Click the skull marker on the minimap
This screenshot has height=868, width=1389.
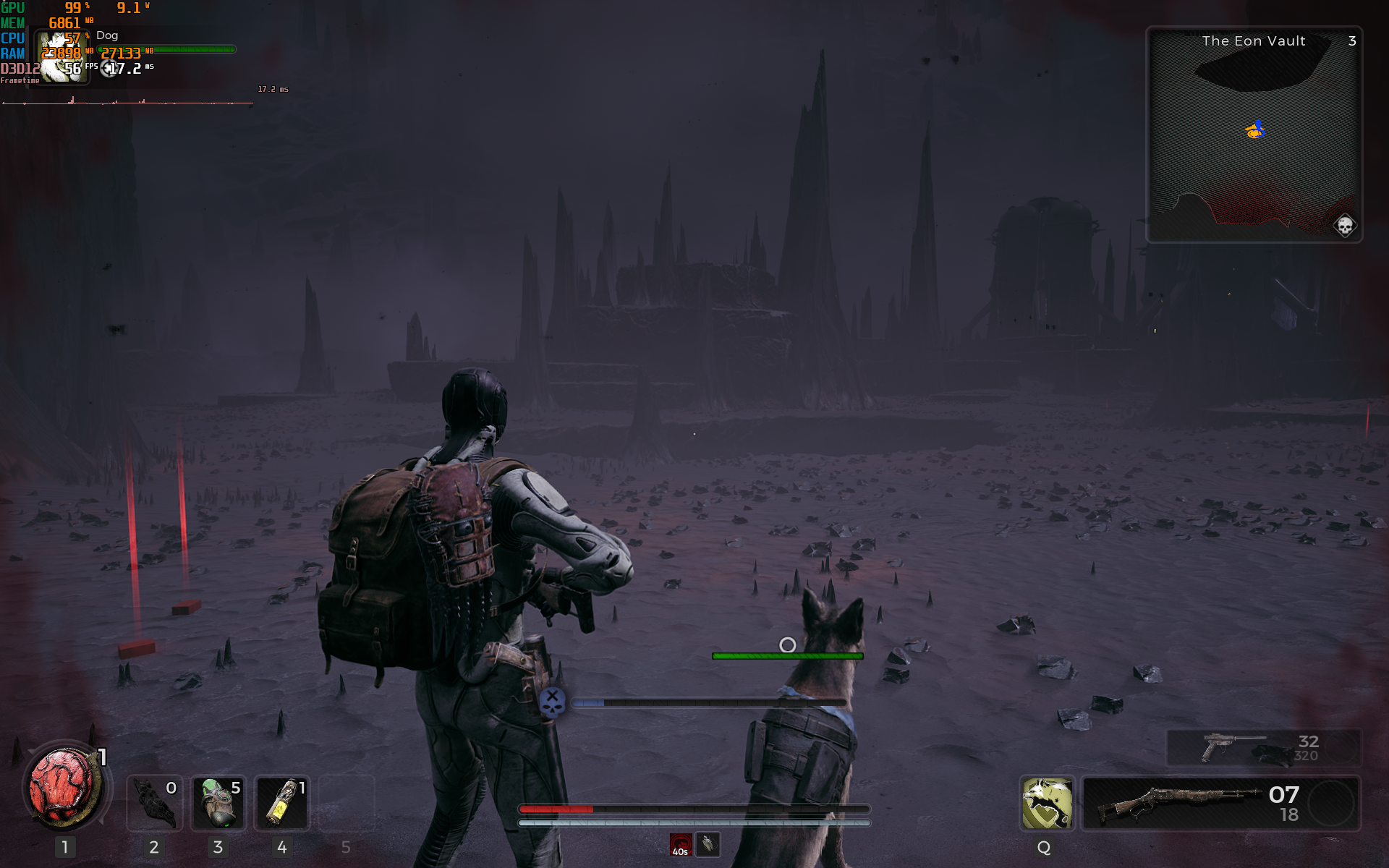[1345, 226]
